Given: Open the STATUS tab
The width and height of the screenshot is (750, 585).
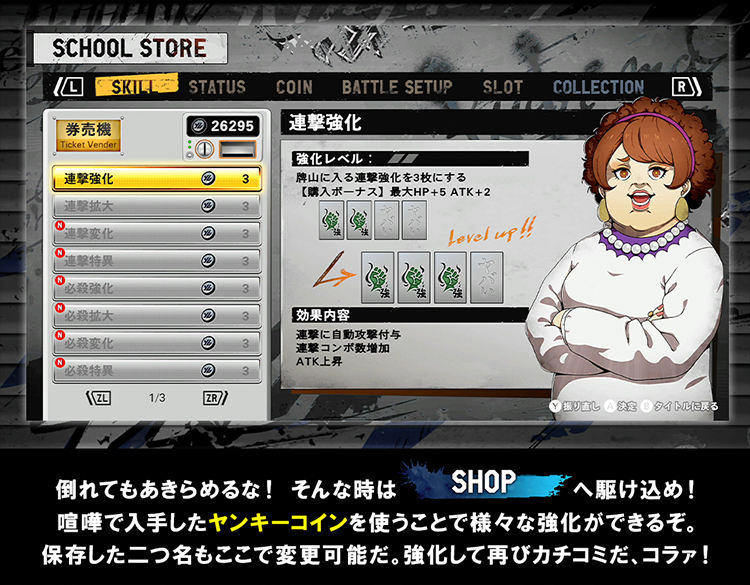Looking at the screenshot, I should 217,87.
